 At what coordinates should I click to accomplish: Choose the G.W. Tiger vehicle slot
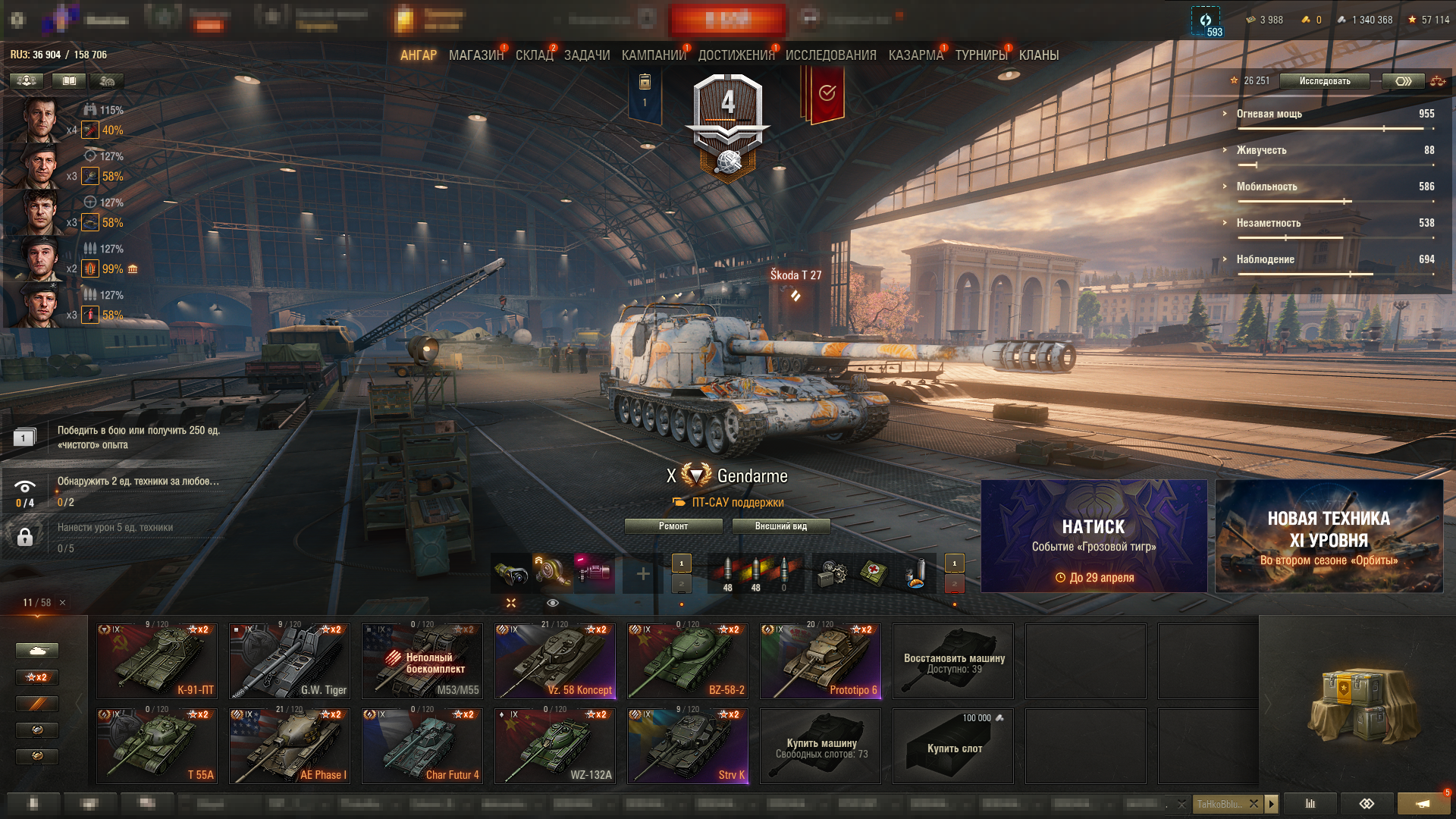click(290, 661)
